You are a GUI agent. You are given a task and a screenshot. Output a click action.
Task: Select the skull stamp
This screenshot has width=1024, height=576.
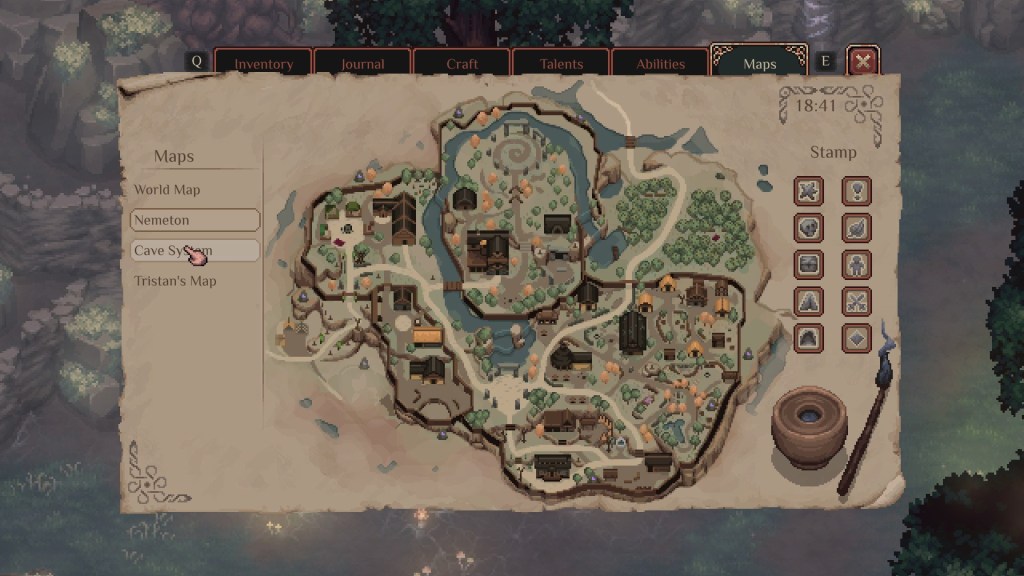[809, 227]
